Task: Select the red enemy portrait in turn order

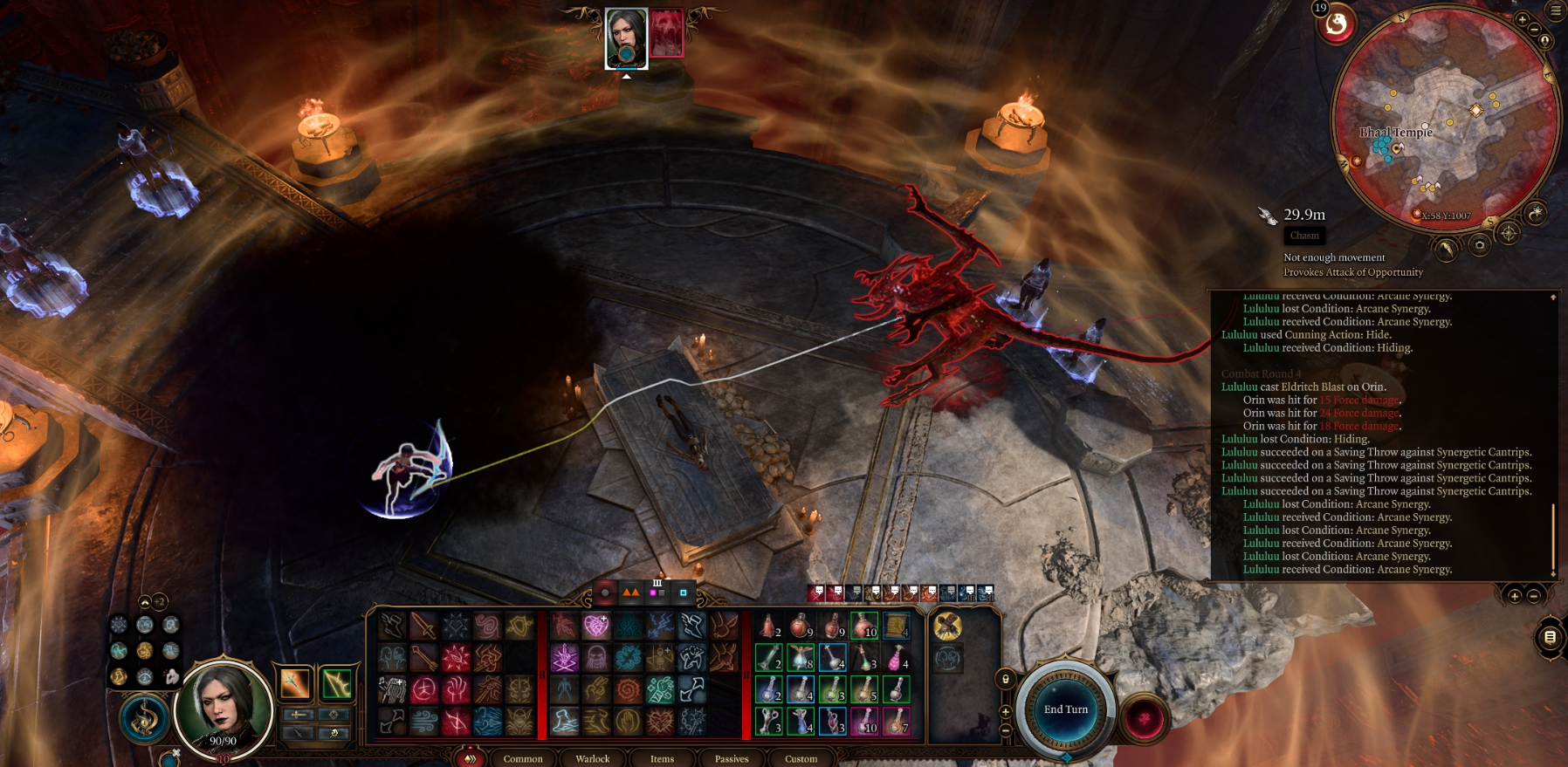Action: point(666,34)
